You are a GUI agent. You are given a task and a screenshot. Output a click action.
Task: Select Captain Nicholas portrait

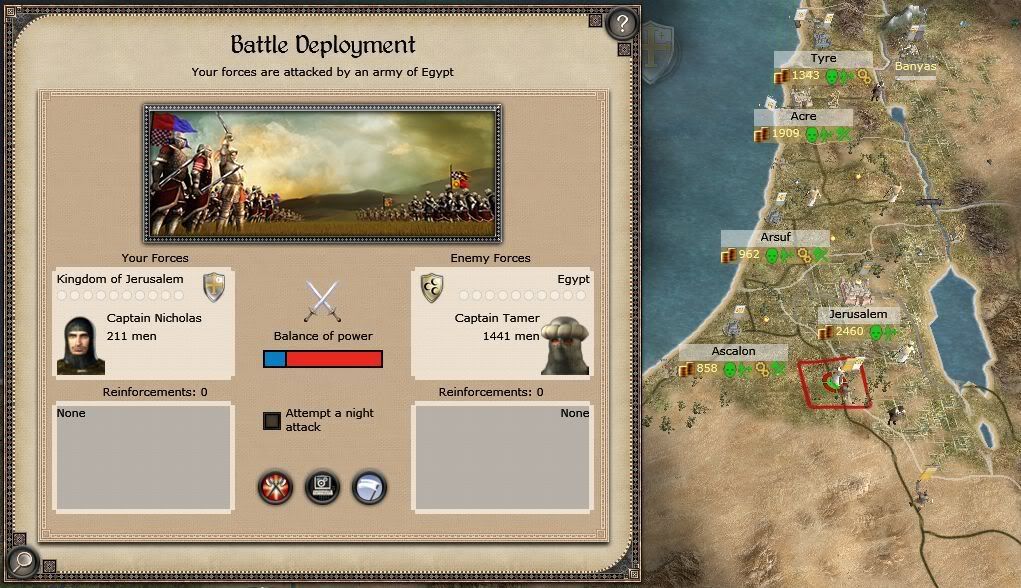(x=80, y=344)
